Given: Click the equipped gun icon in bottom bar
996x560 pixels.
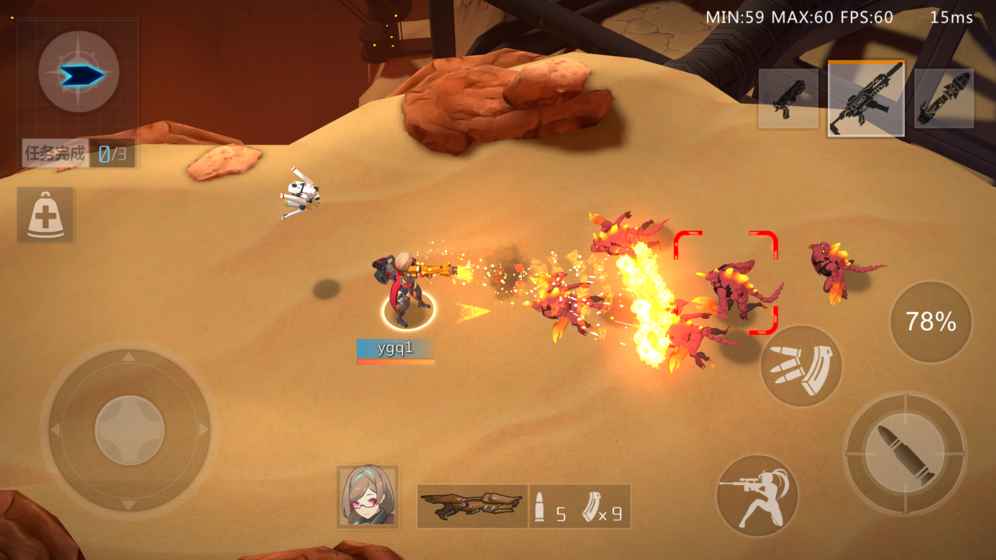Looking at the screenshot, I should pyautogui.click(x=472, y=506).
